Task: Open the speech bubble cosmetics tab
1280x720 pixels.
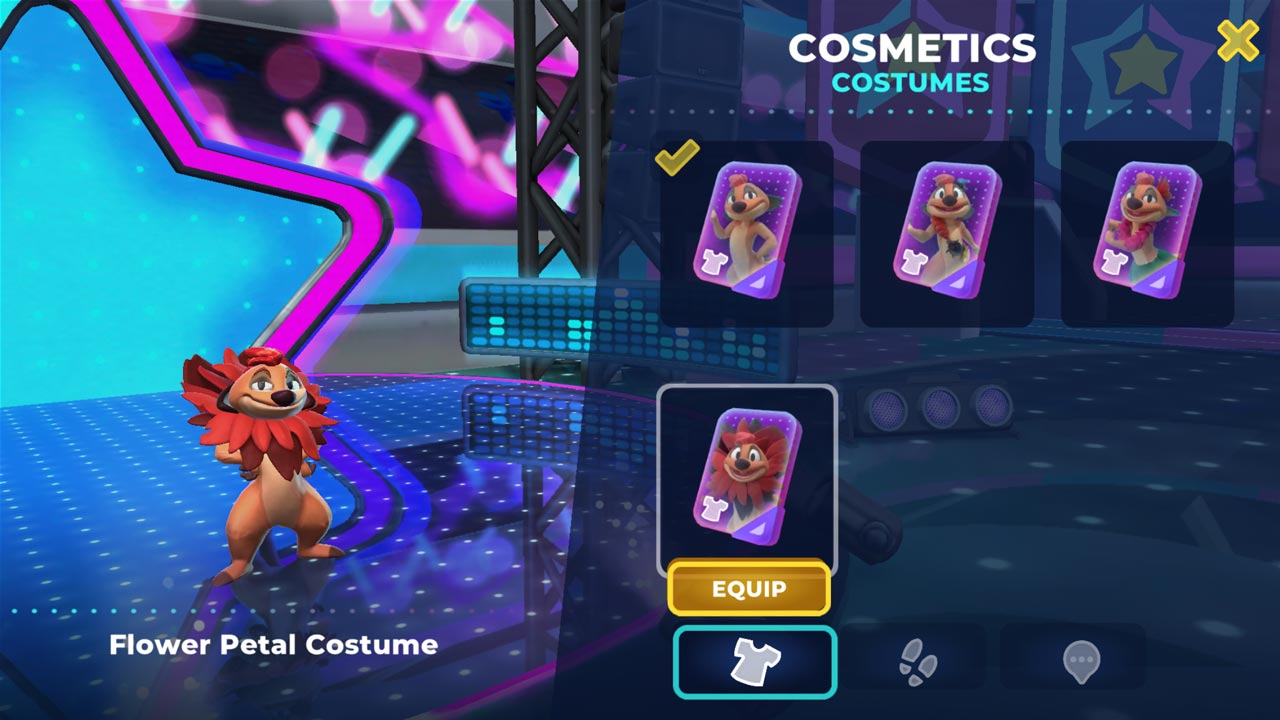Action: (x=1081, y=661)
